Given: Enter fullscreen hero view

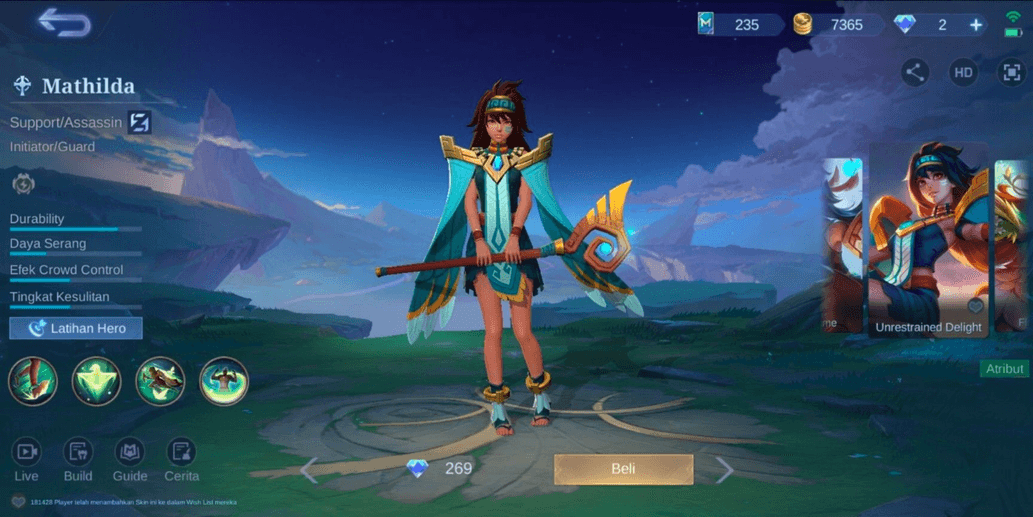Looking at the screenshot, I should click(x=1011, y=72).
